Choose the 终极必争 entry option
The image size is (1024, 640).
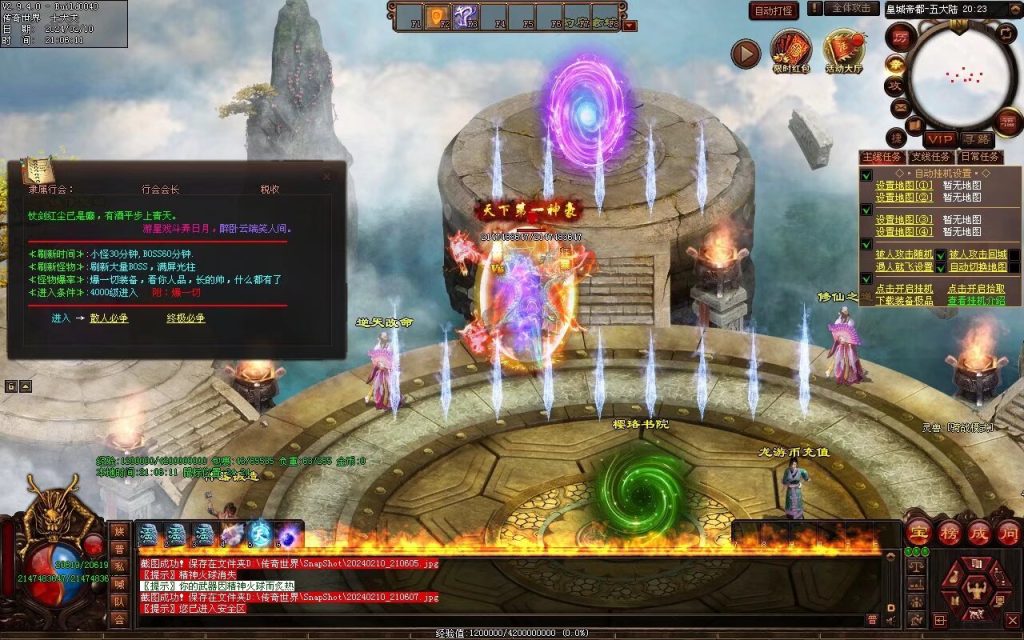(x=186, y=318)
